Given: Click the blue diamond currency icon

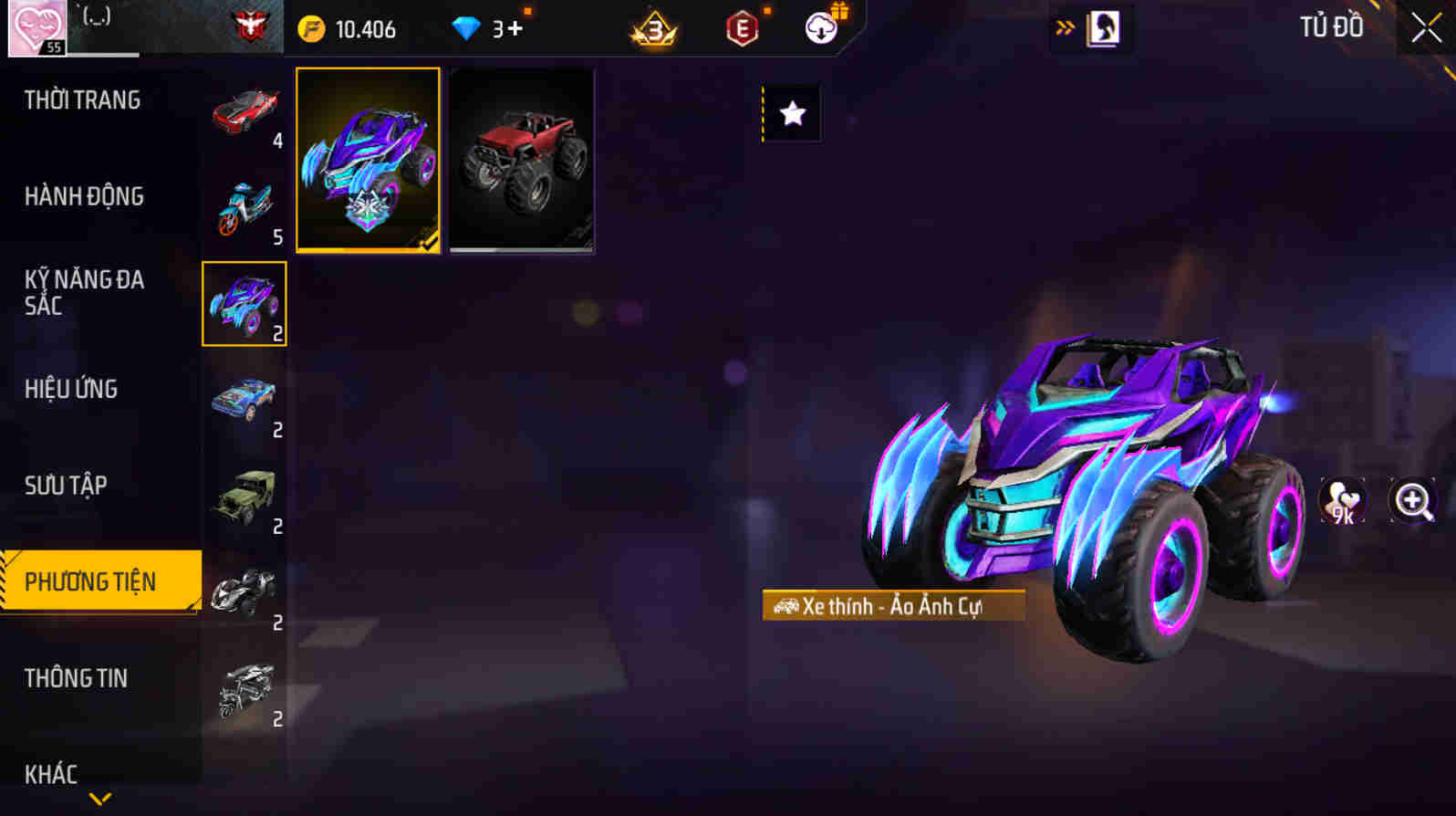Looking at the screenshot, I should 468,28.
